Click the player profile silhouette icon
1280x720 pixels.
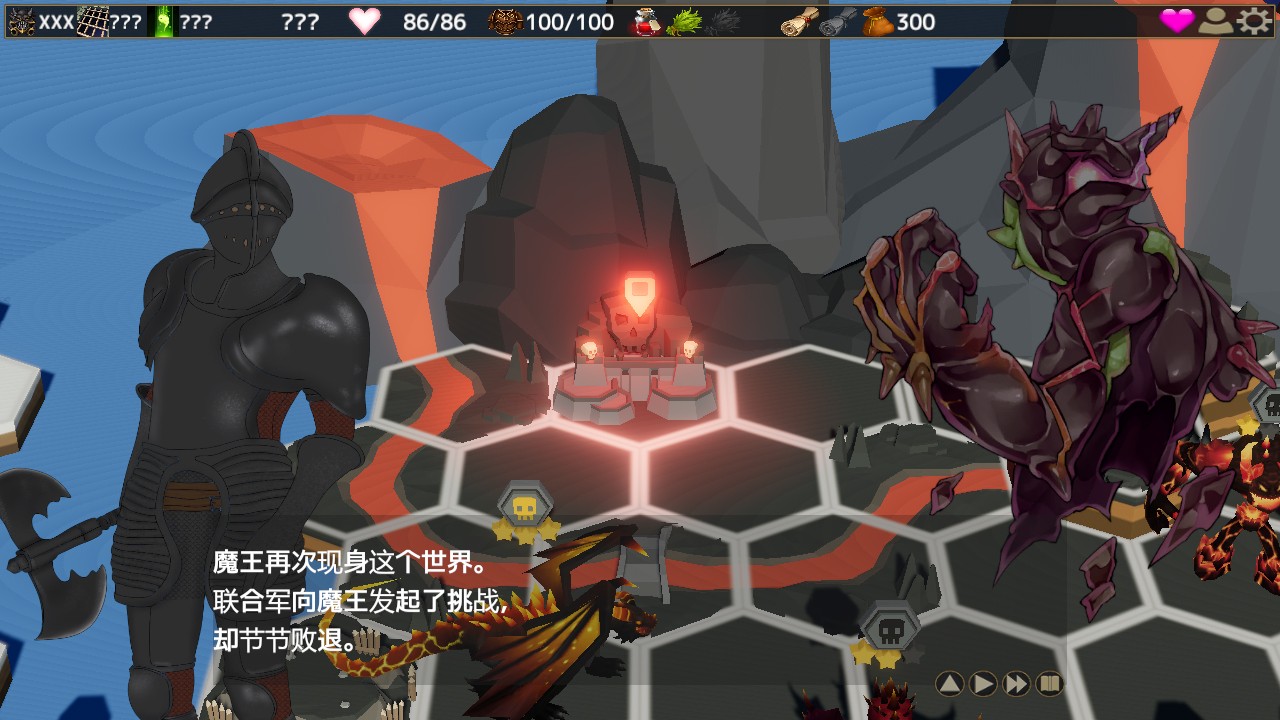coord(1216,21)
